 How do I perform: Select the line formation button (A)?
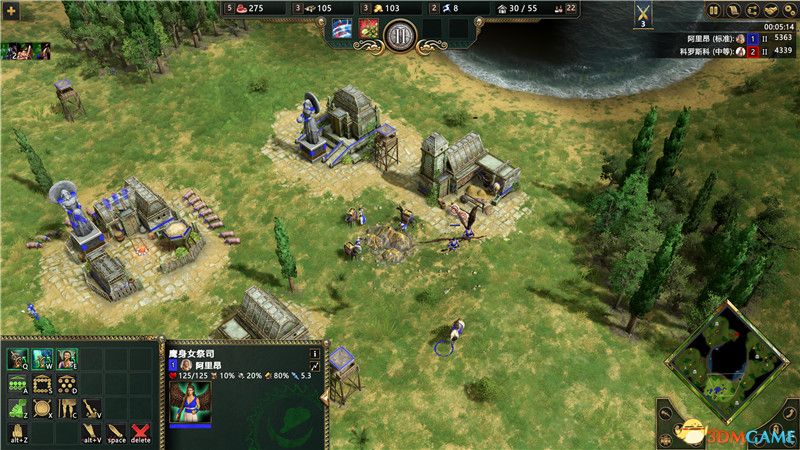coord(18,384)
